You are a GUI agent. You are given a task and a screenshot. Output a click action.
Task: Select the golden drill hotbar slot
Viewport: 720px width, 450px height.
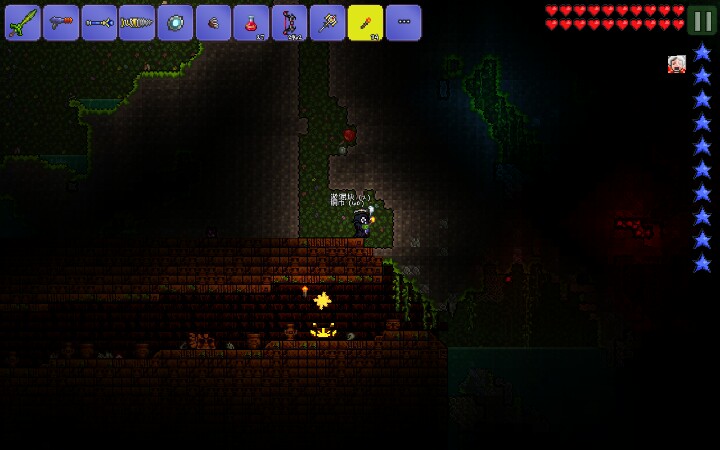[137, 22]
